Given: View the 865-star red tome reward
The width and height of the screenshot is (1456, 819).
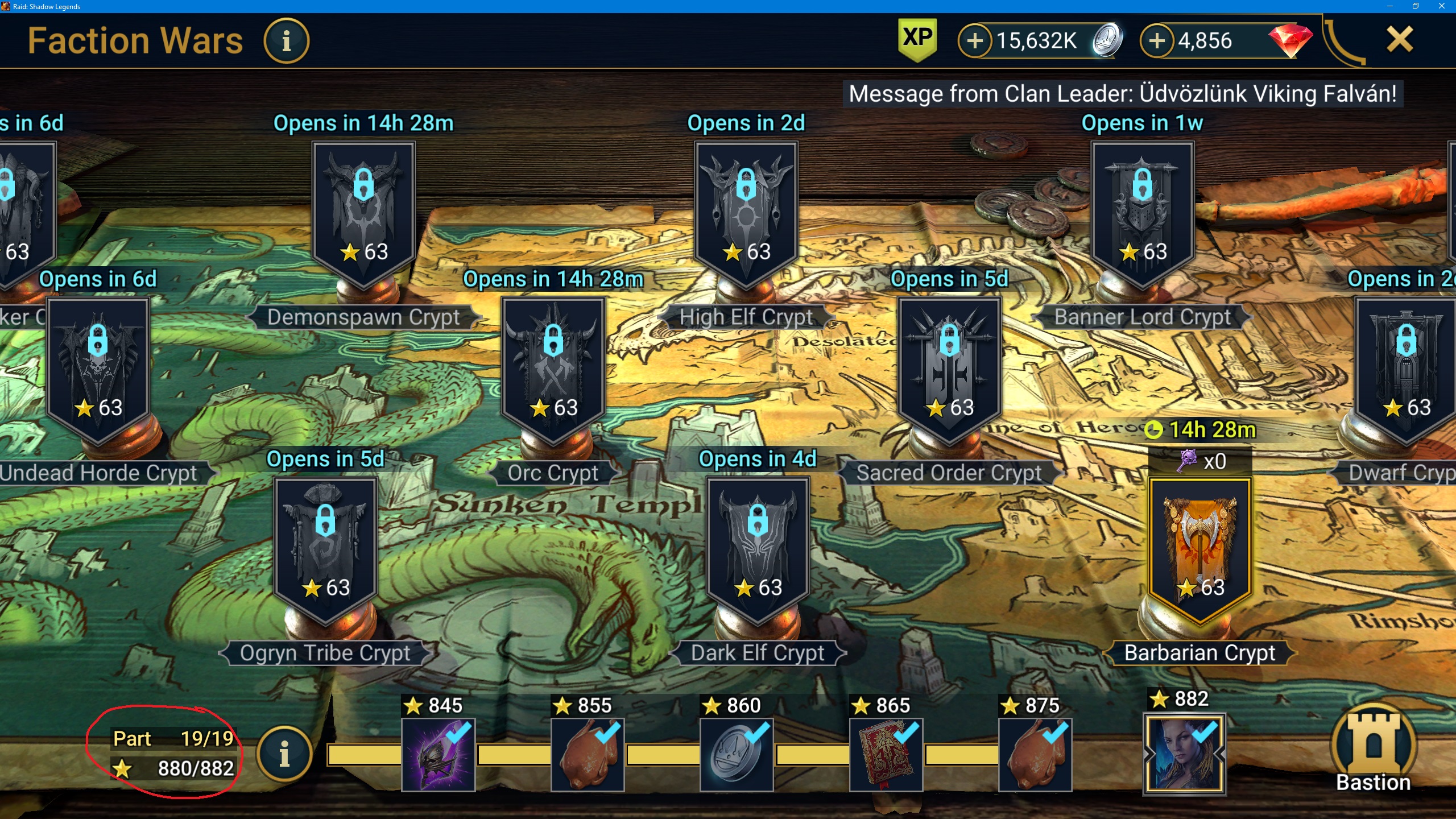Looking at the screenshot, I should (886, 755).
